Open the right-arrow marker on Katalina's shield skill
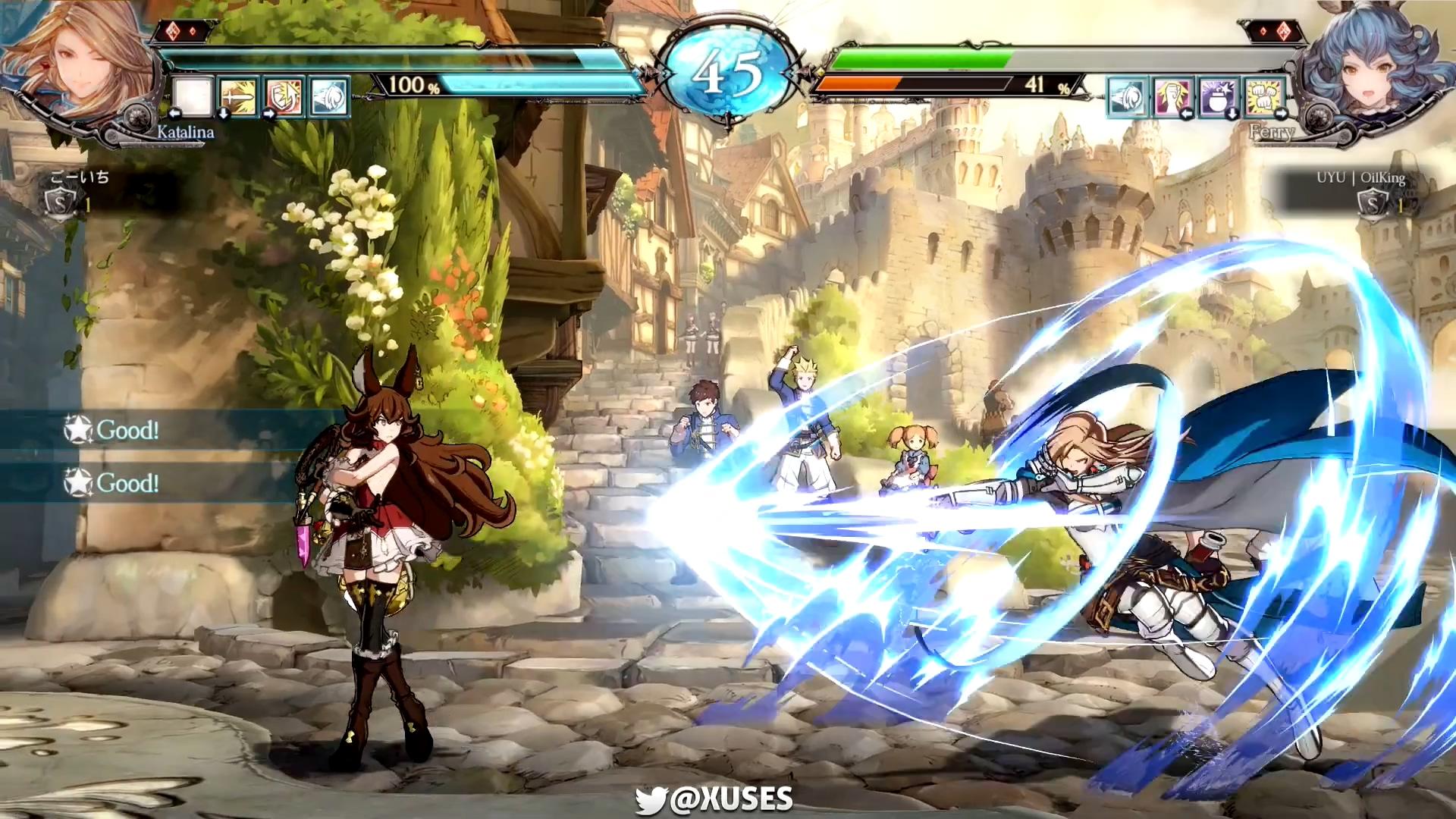This screenshot has width=1456, height=819. pos(268,113)
